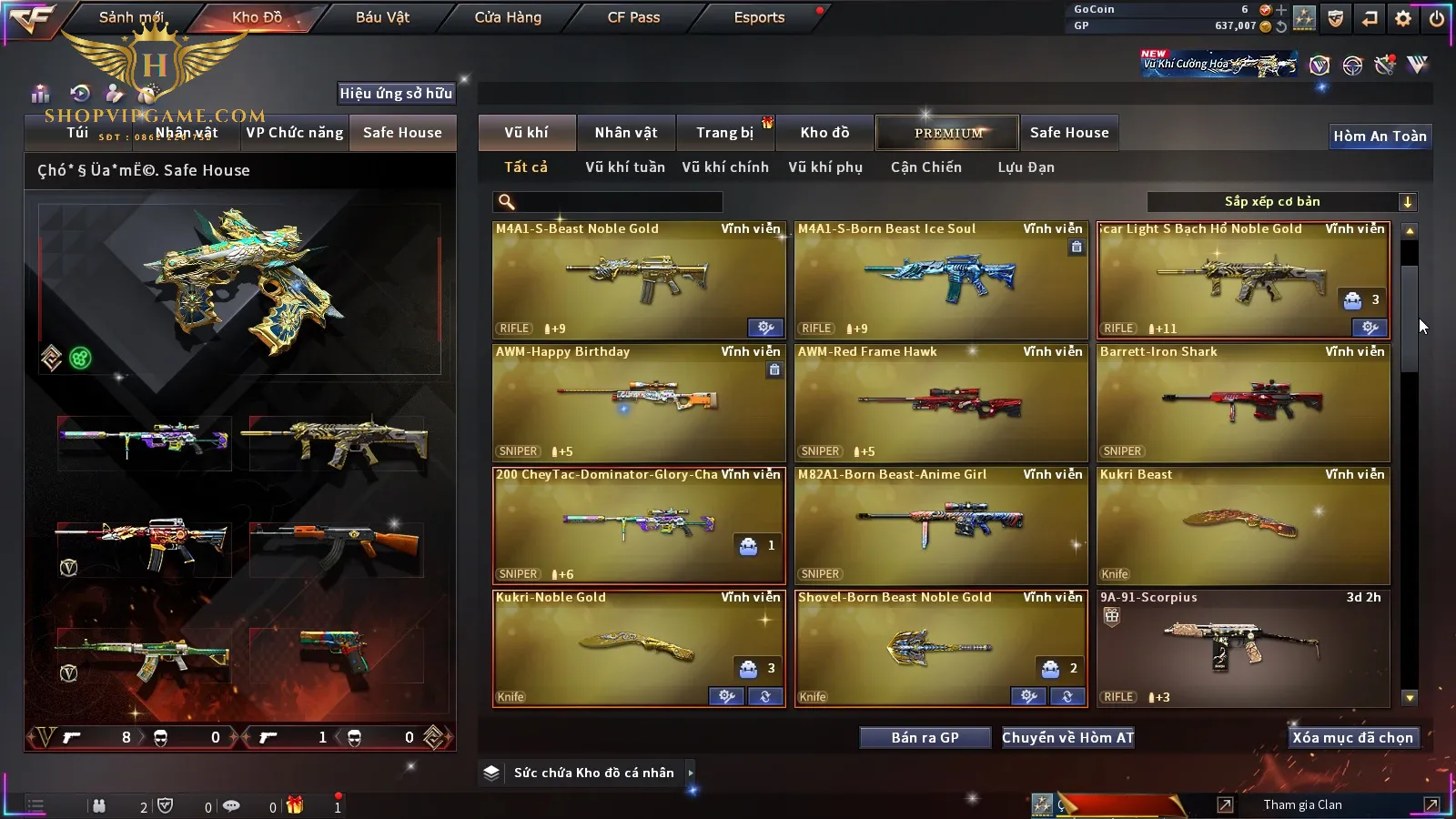Open the CF Pass page
1456x819 pixels.
tap(633, 17)
